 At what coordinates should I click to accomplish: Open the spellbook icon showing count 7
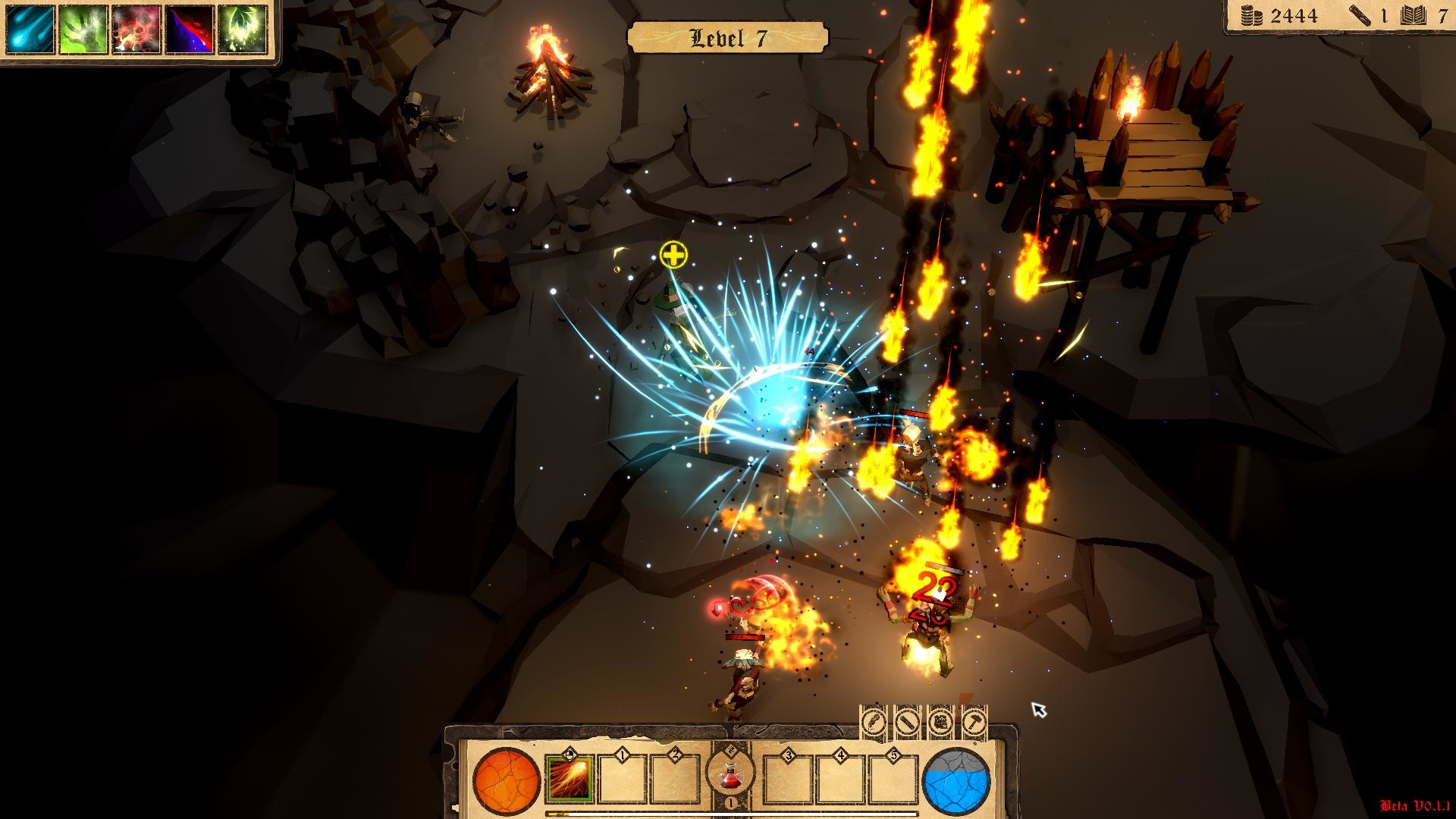[x=1412, y=17]
